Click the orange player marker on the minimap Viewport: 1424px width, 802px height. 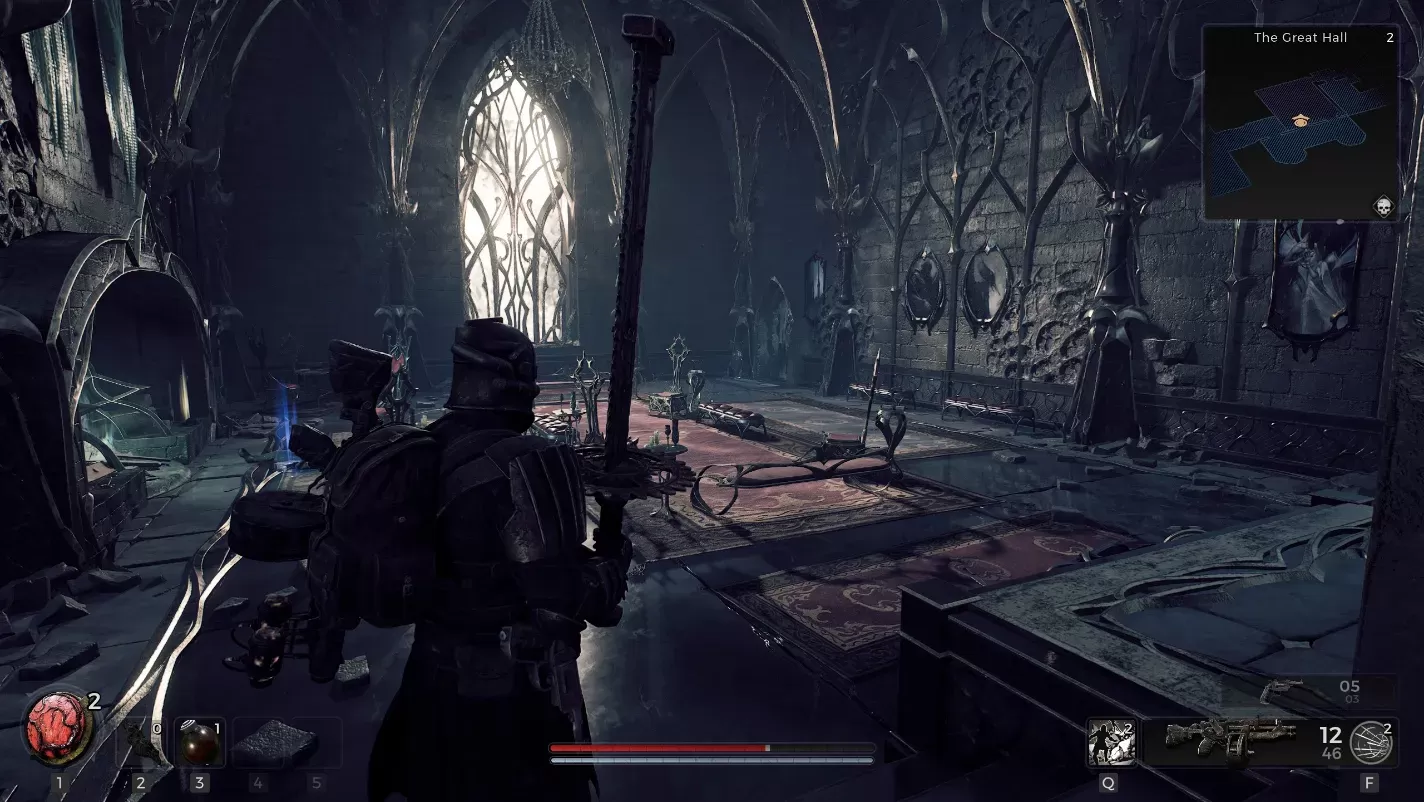tap(1300, 120)
